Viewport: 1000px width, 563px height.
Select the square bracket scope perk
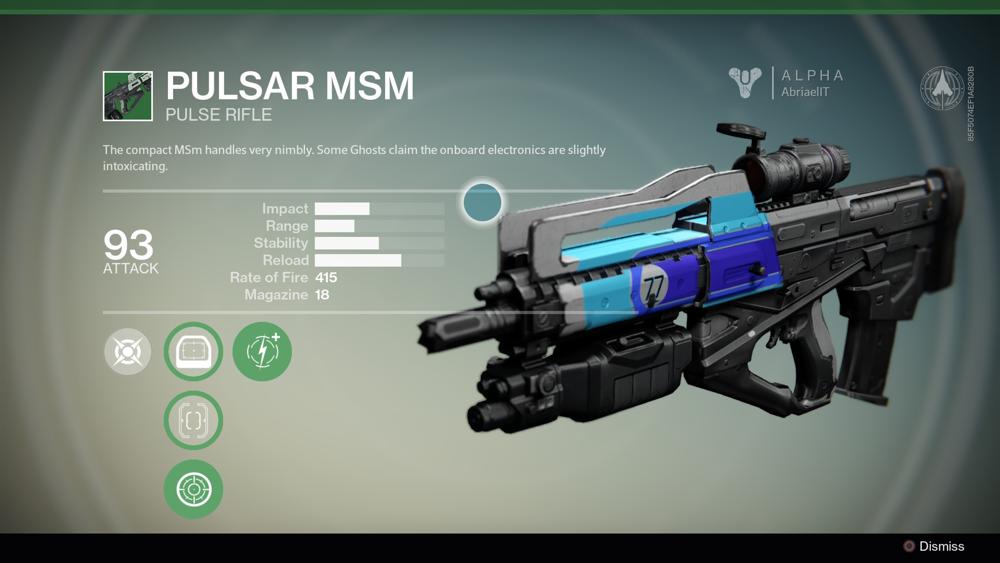pos(193,420)
